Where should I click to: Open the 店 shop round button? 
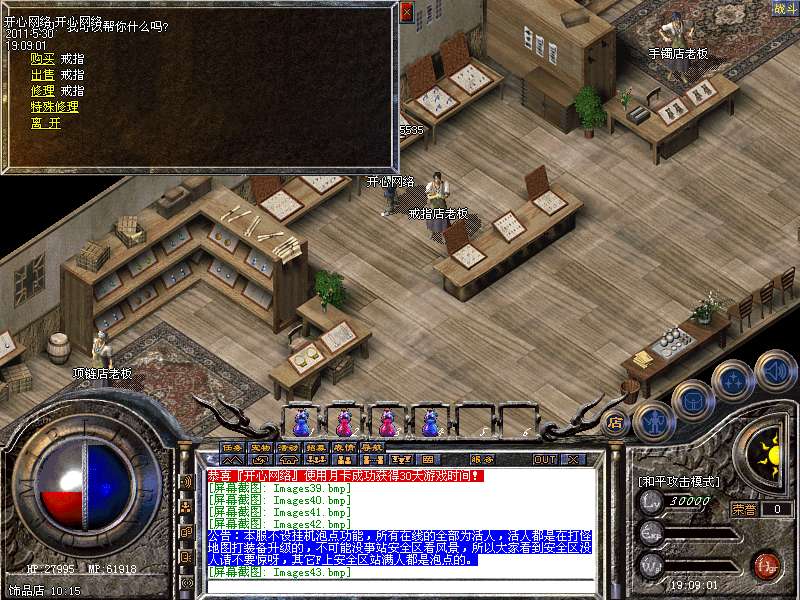(615, 423)
